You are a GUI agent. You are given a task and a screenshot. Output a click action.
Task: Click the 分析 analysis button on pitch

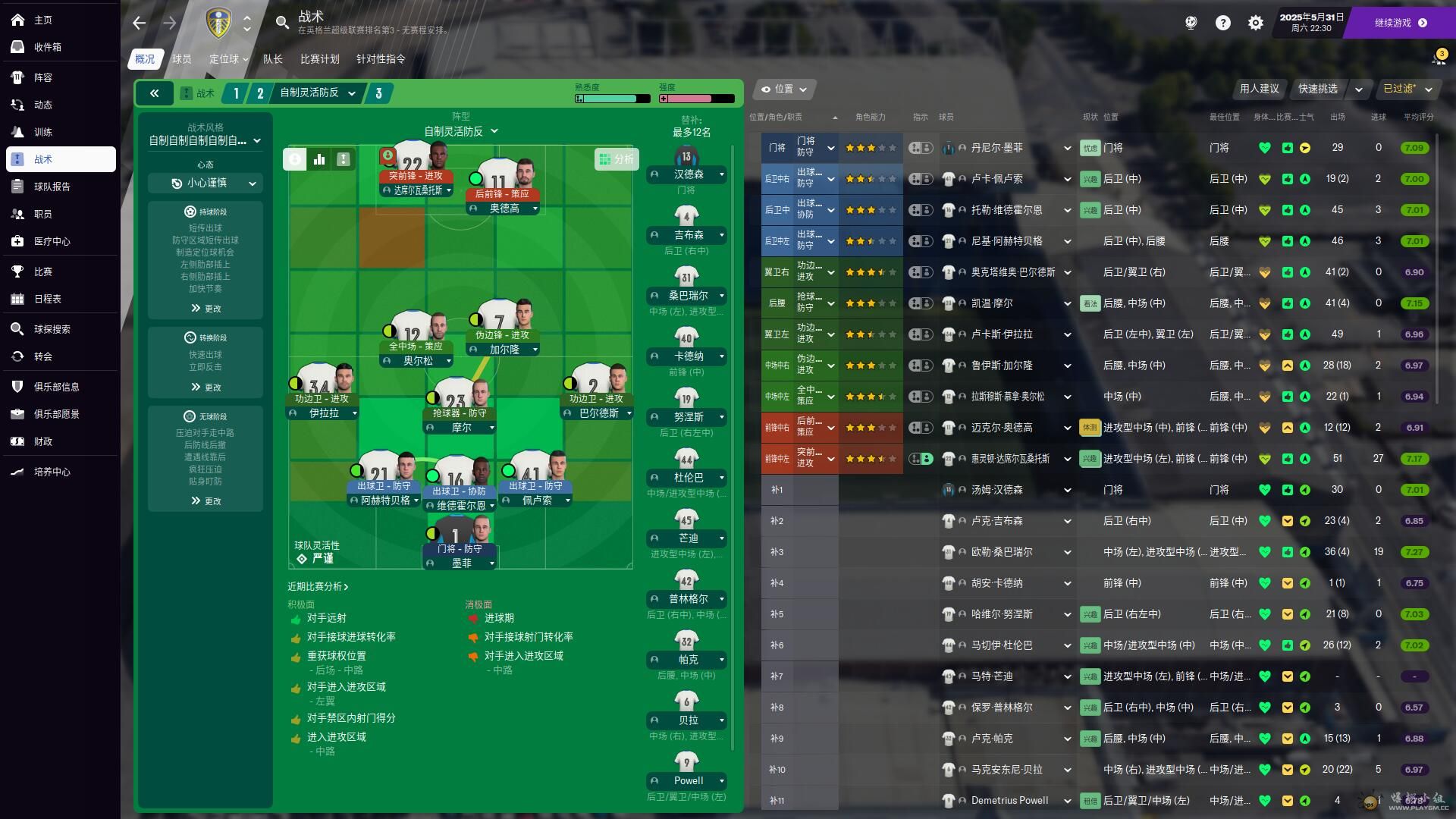617,159
